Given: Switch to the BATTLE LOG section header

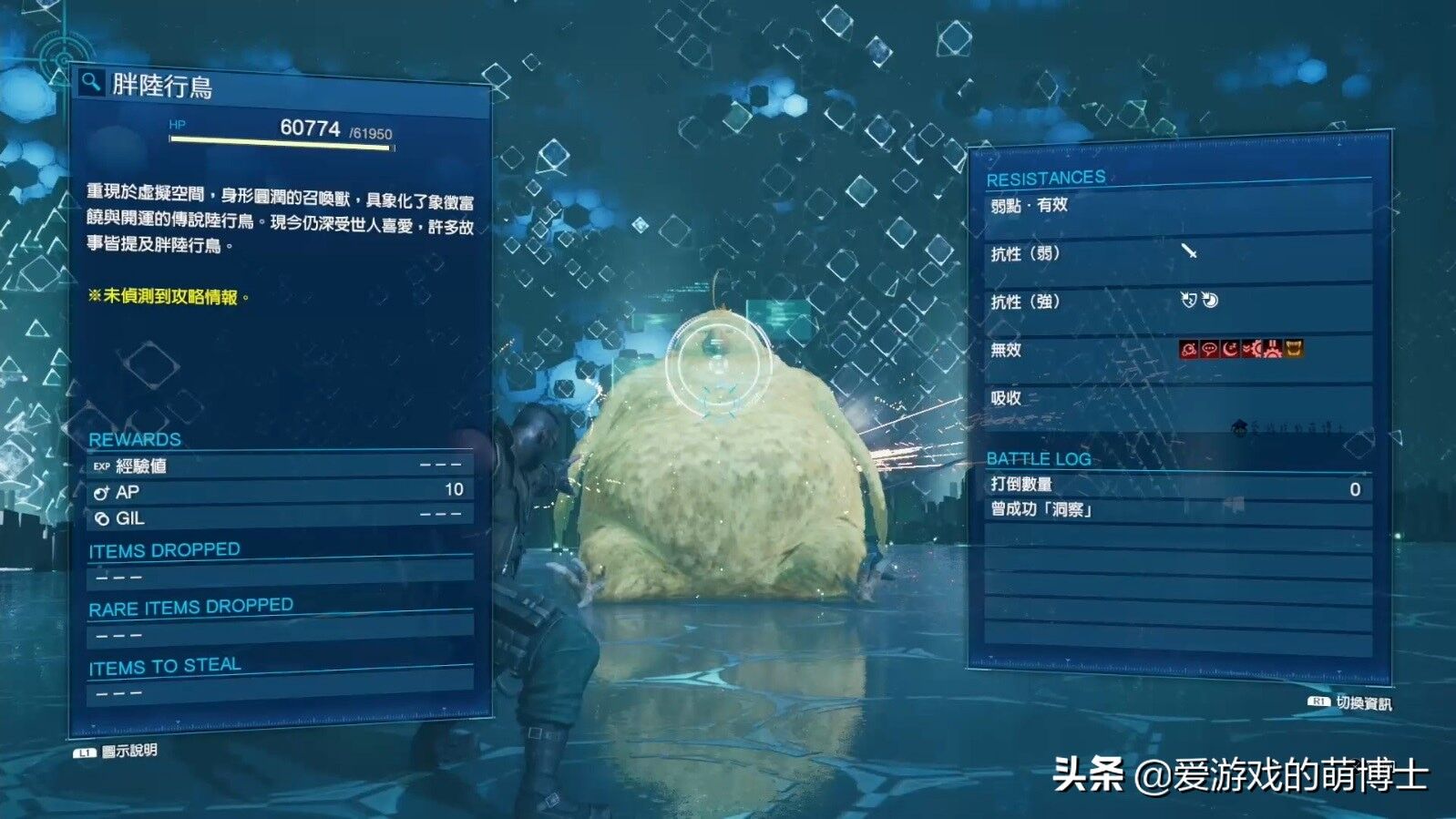Looking at the screenshot, I should (x=1041, y=460).
